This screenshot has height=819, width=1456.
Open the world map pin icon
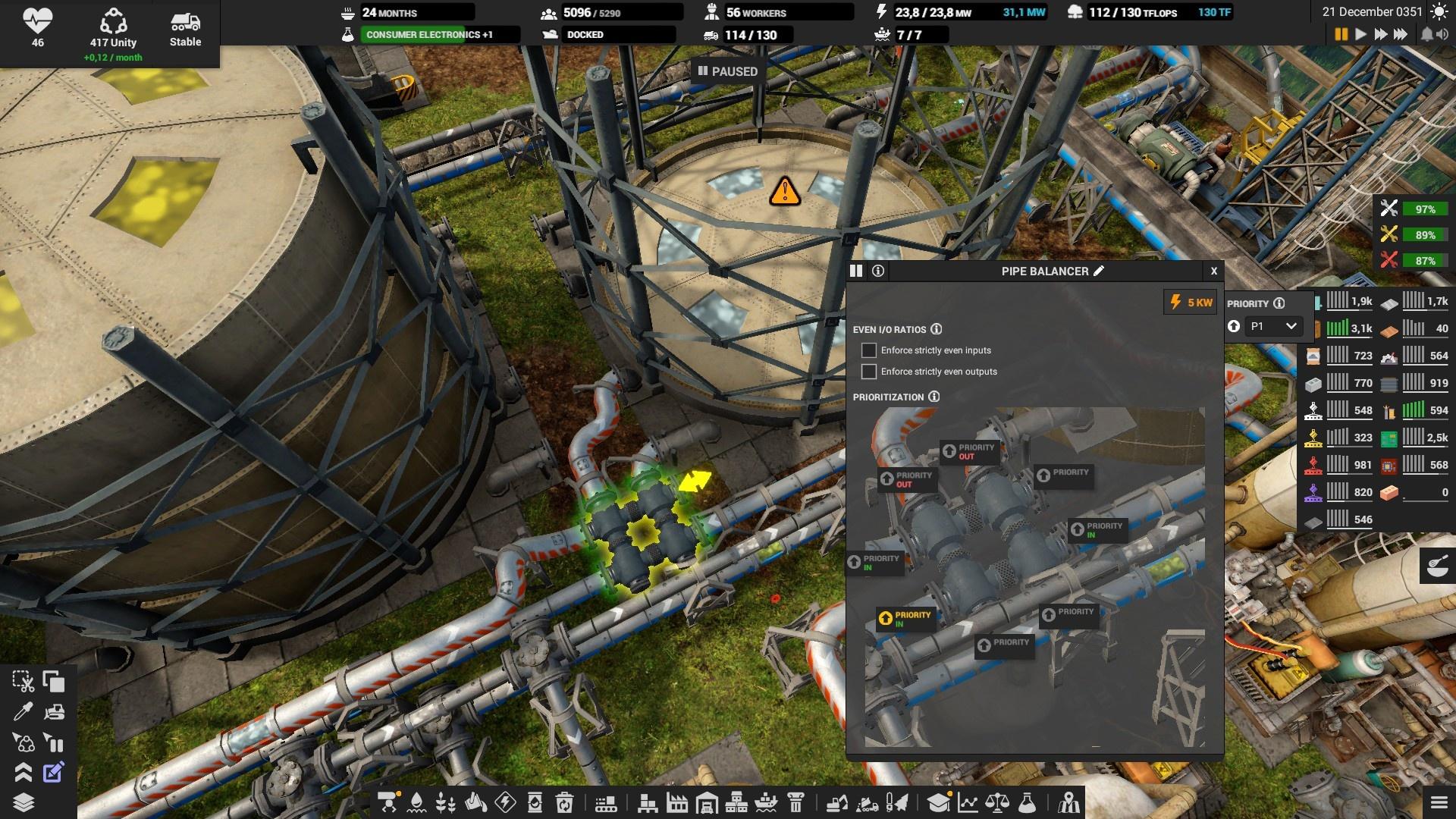click(1069, 802)
